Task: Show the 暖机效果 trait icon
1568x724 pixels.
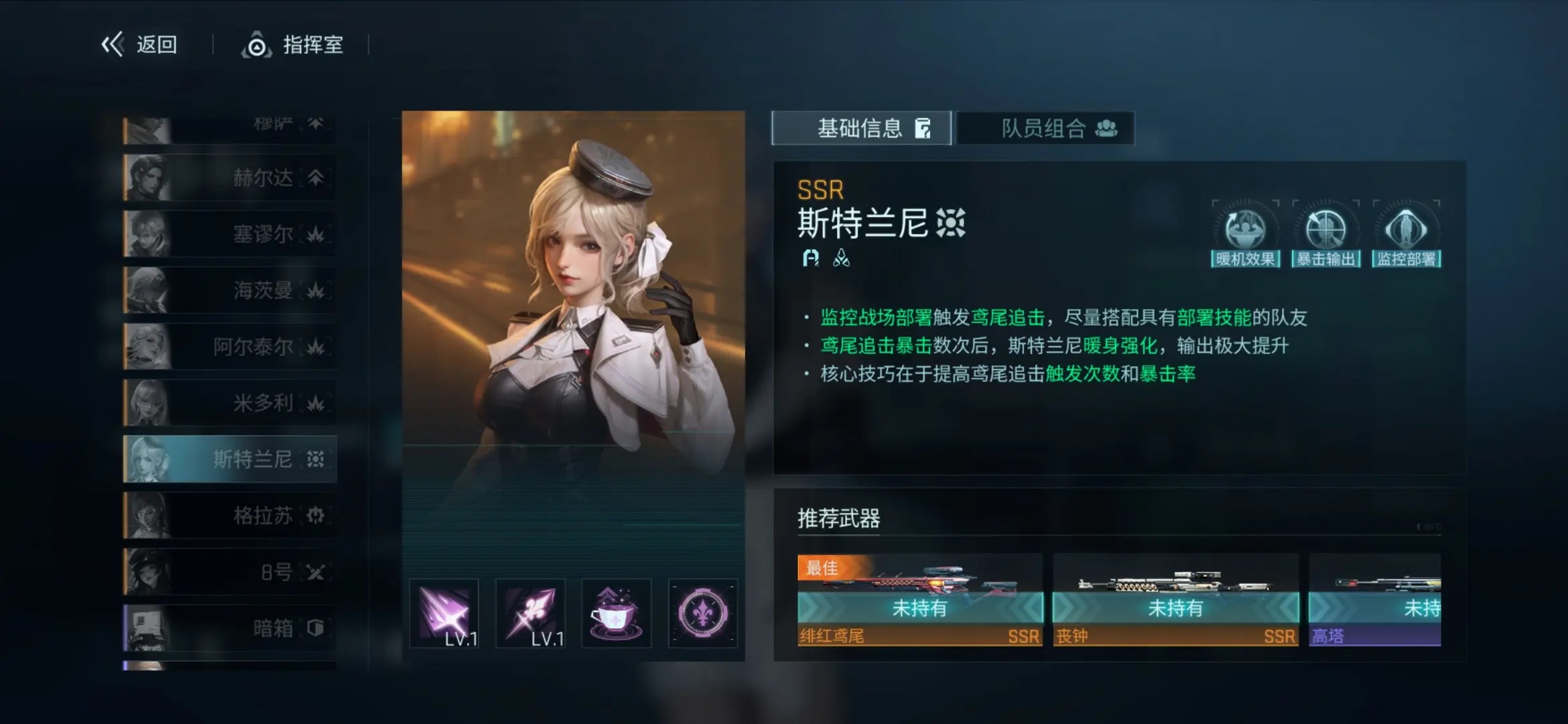Action: [x=1245, y=232]
